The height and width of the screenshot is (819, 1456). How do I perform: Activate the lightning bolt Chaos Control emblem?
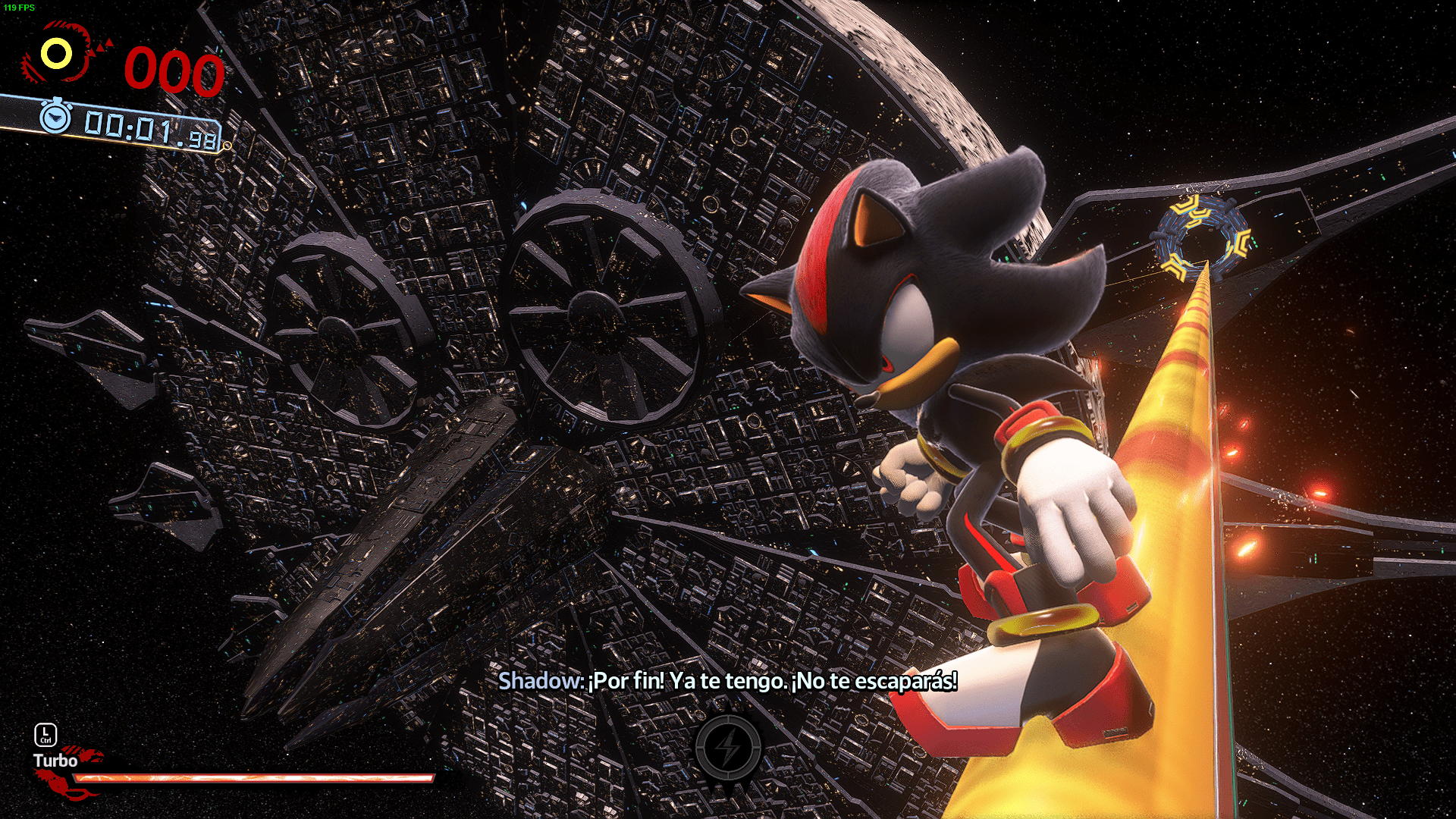click(x=729, y=748)
